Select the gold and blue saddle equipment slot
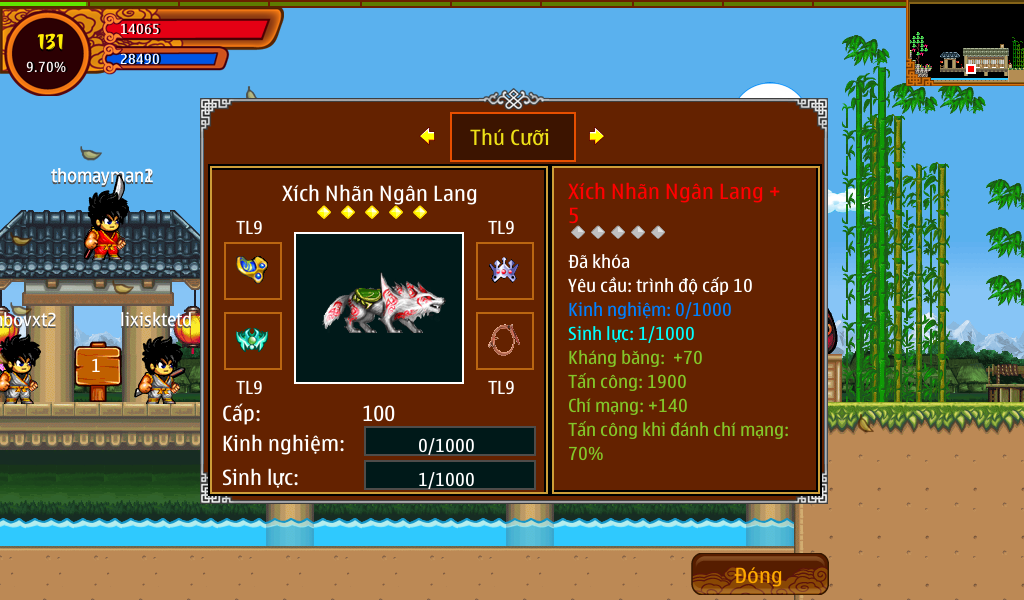This screenshot has width=1024, height=600. tap(252, 270)
